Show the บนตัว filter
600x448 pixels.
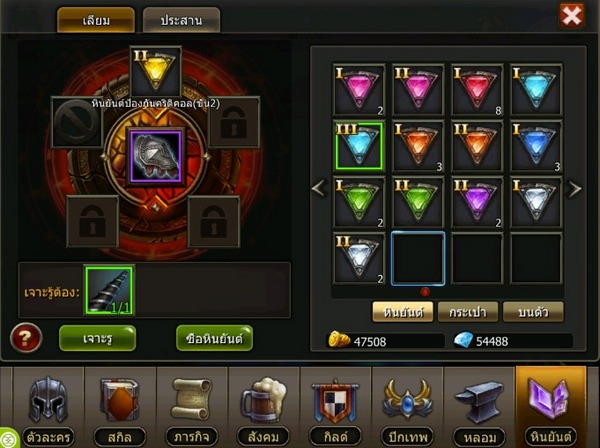point(532,312)
